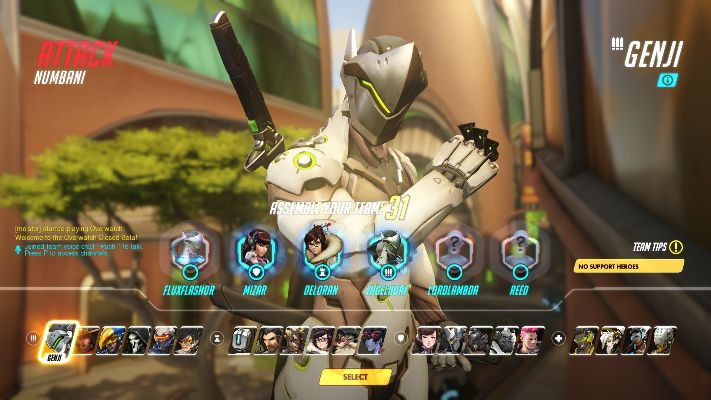Pick the pink-haired Zarya portrait

[530, 340]
